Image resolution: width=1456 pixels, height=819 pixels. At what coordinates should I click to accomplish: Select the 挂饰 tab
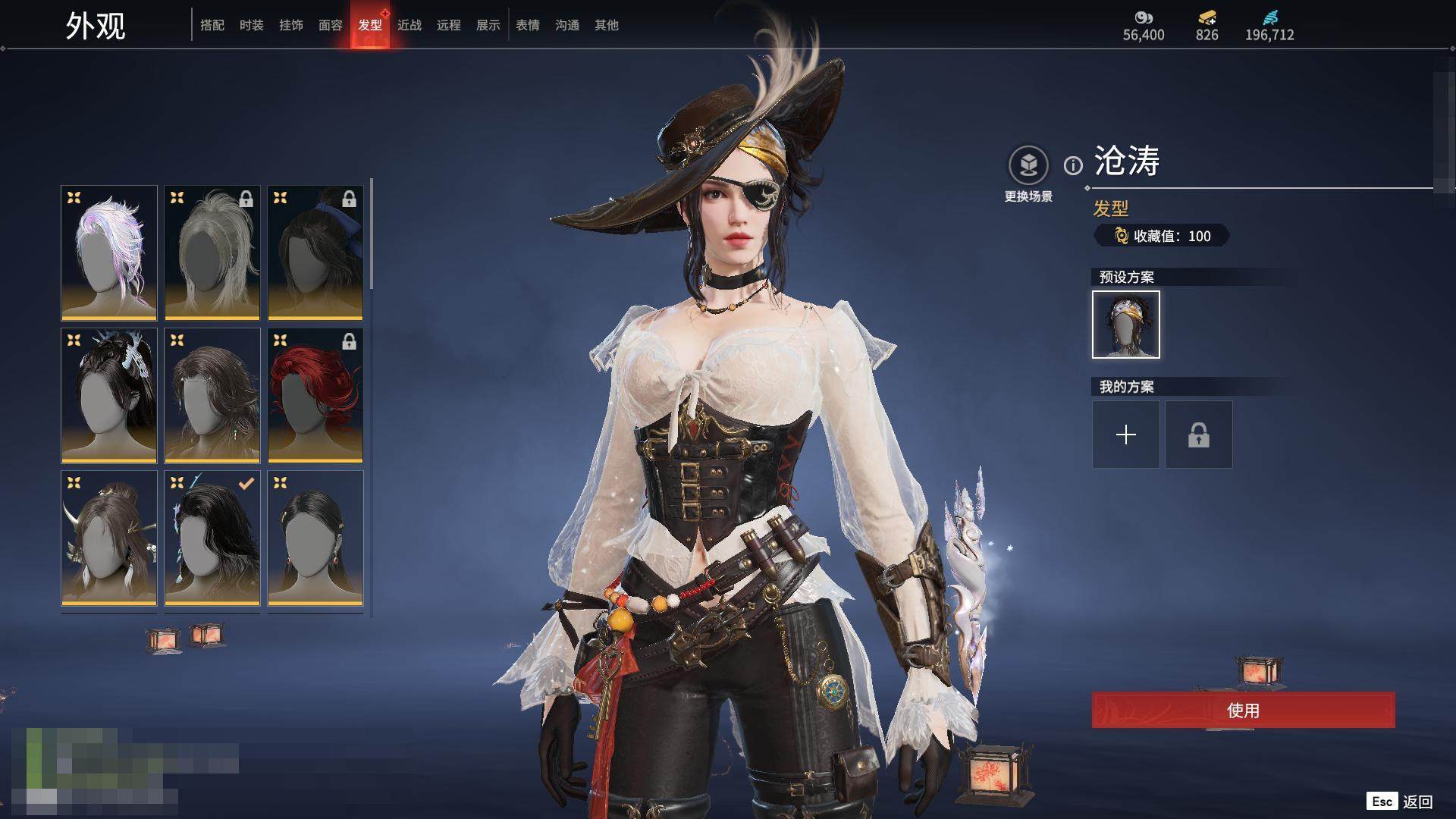(291, 25)
